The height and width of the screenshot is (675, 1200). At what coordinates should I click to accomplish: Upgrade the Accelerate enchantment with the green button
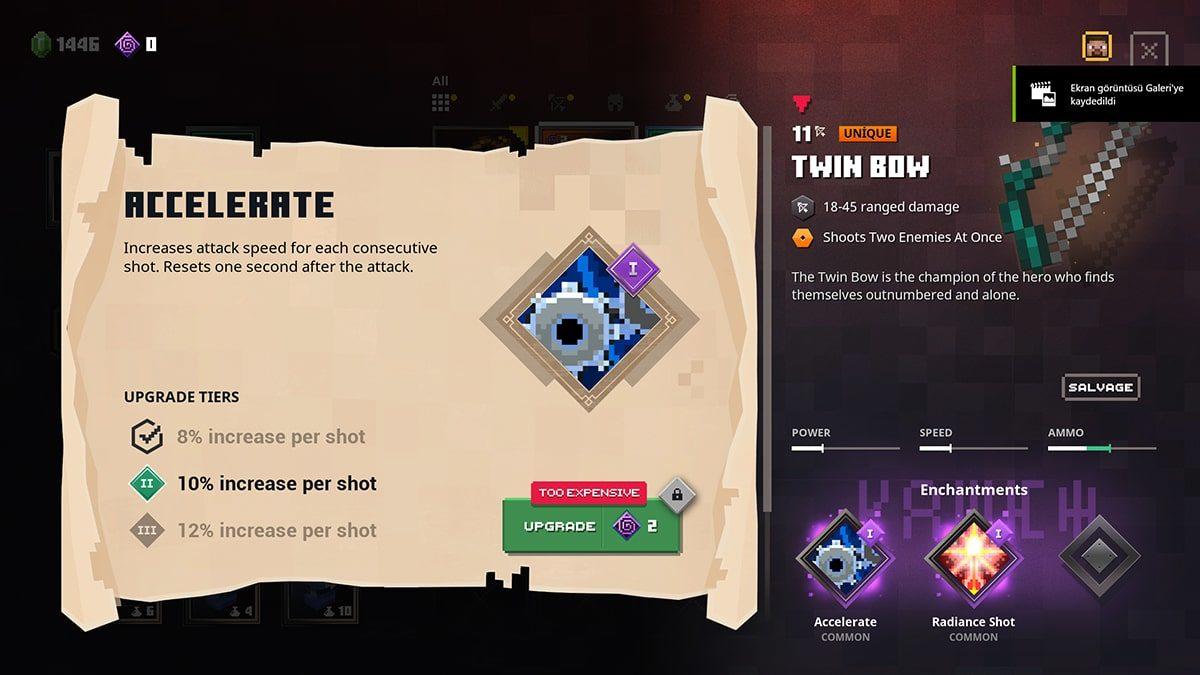coord(591,526)
